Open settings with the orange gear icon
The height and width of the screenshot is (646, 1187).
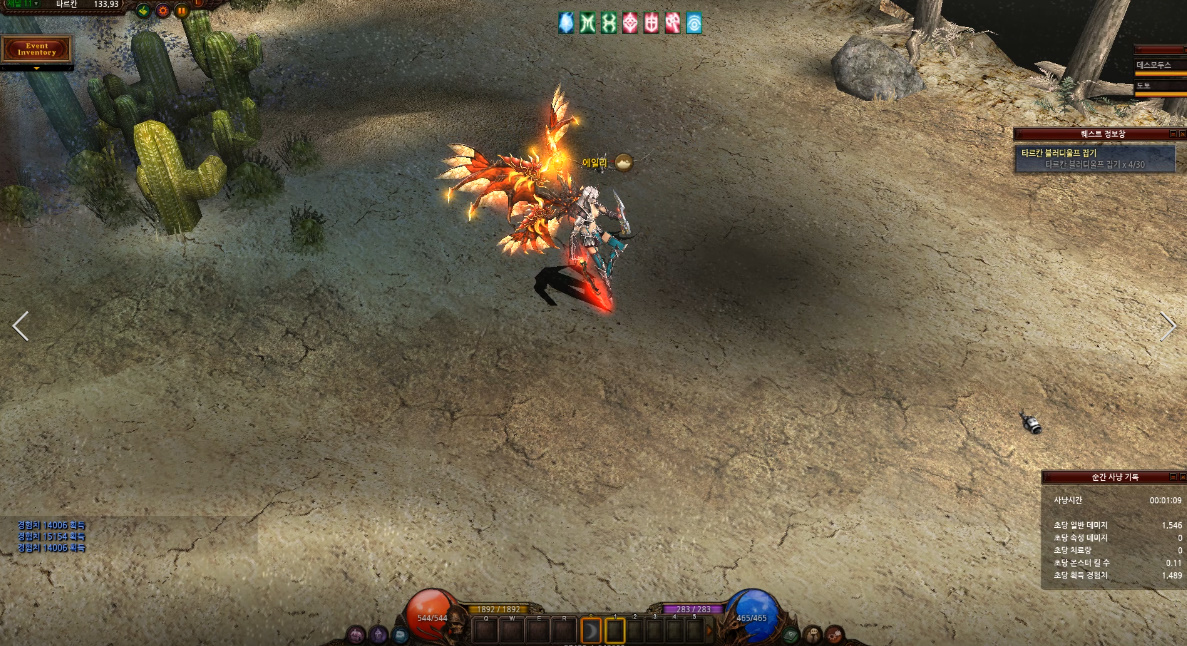(162, 11)
